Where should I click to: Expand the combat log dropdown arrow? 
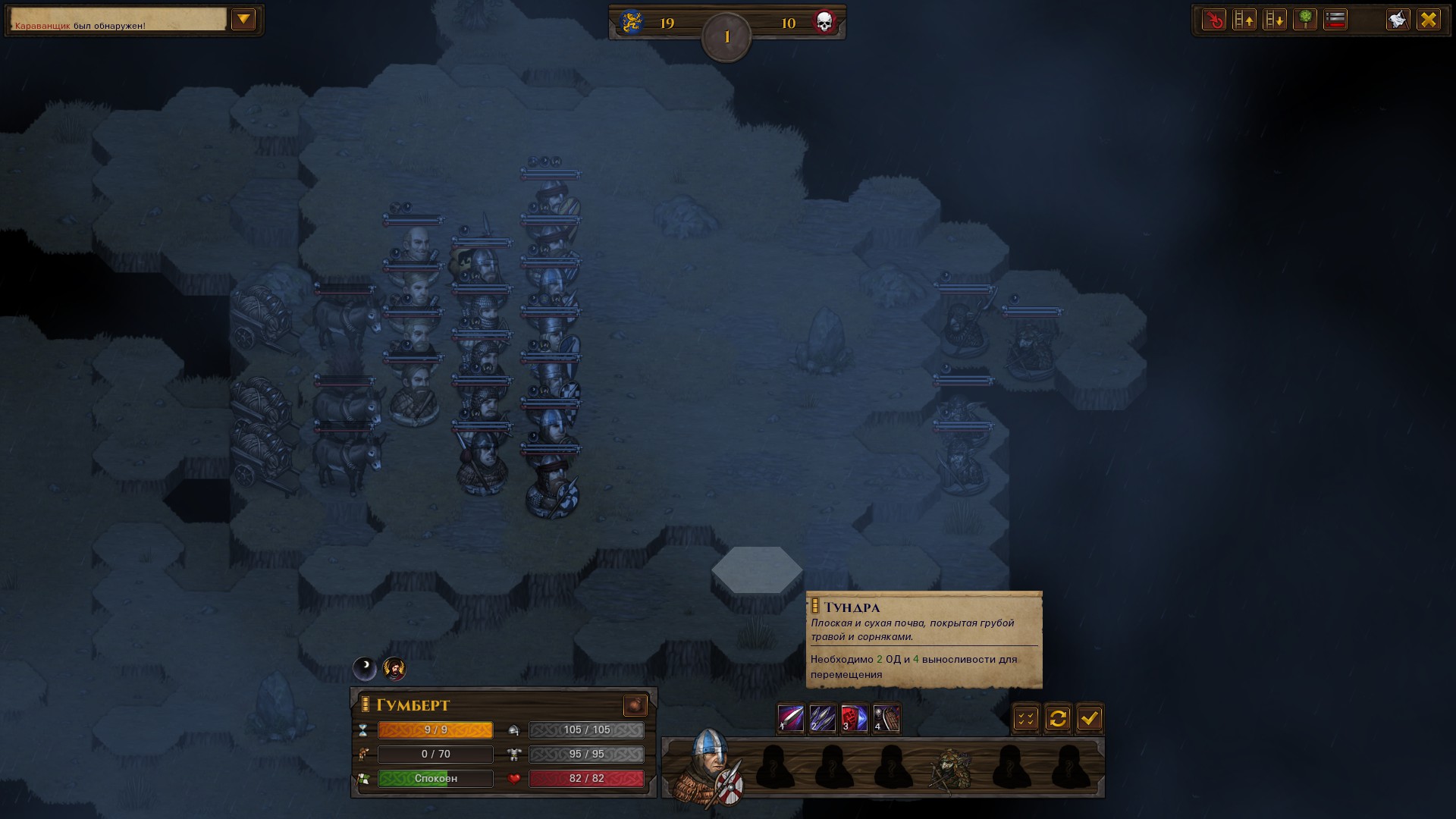click(x=243, y=20)
